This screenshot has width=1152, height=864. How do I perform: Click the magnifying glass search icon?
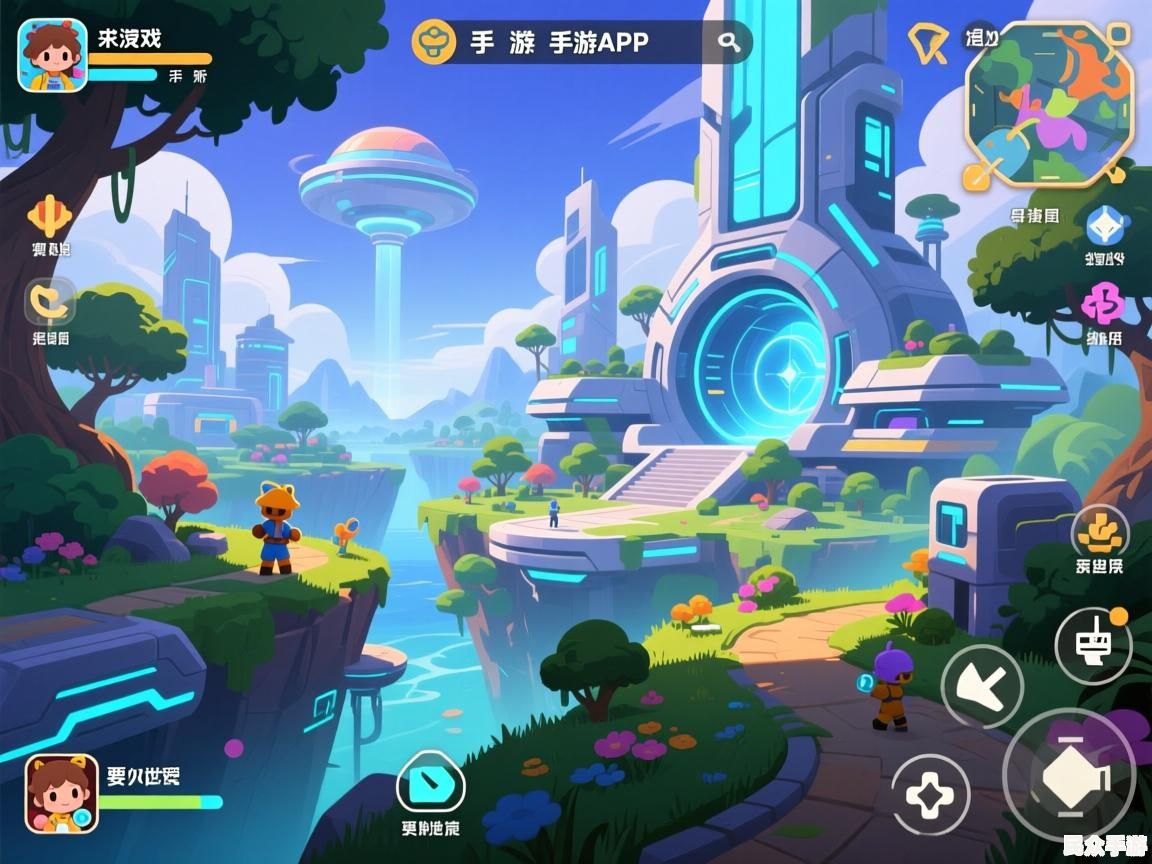pyautogui.click(x=730, y=42)
